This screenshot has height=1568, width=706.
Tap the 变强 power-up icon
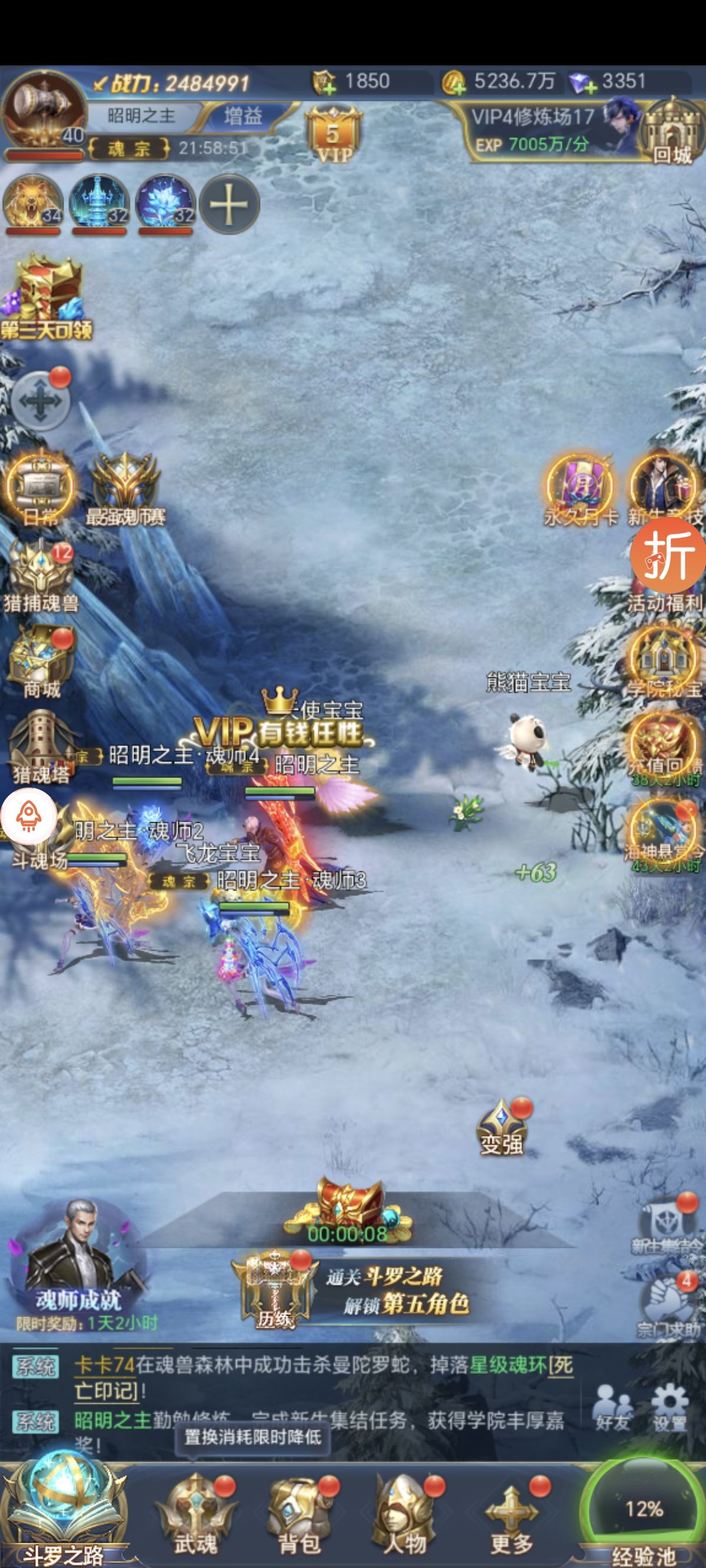(x=501, y=1128)
